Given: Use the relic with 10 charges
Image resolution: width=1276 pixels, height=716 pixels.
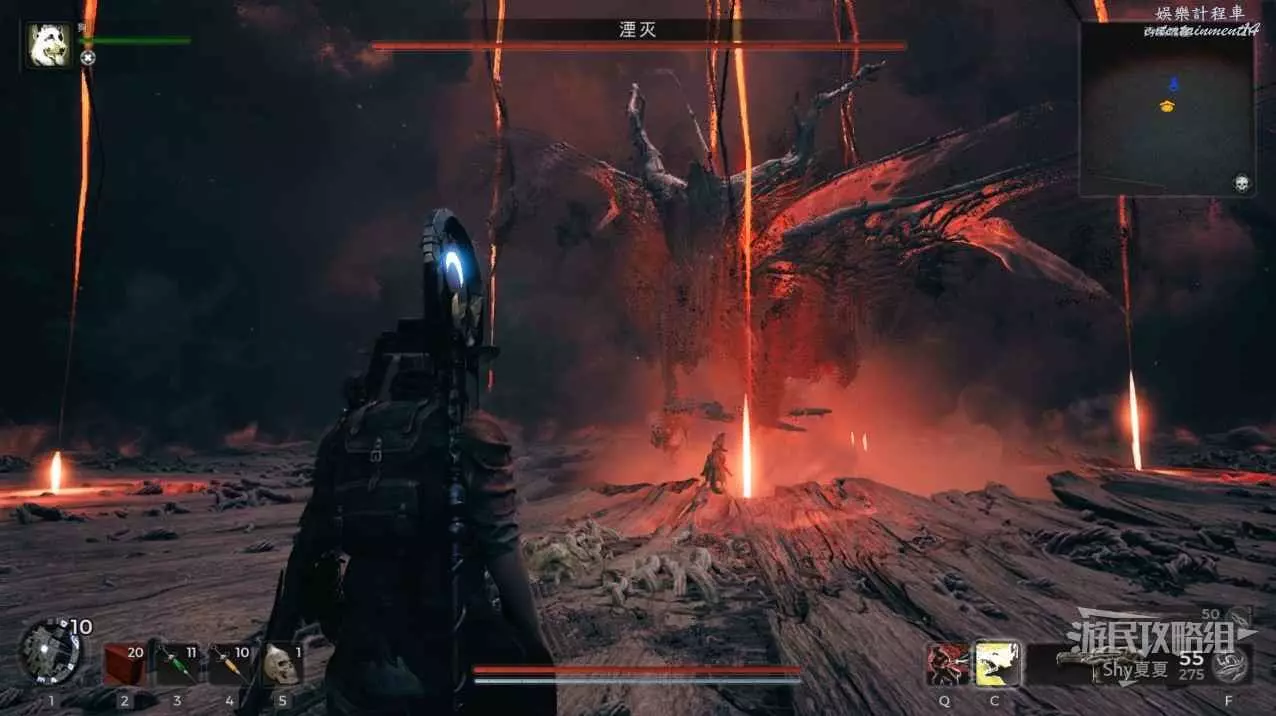Looking at the screenshot, I should click(x=50, y=653).
